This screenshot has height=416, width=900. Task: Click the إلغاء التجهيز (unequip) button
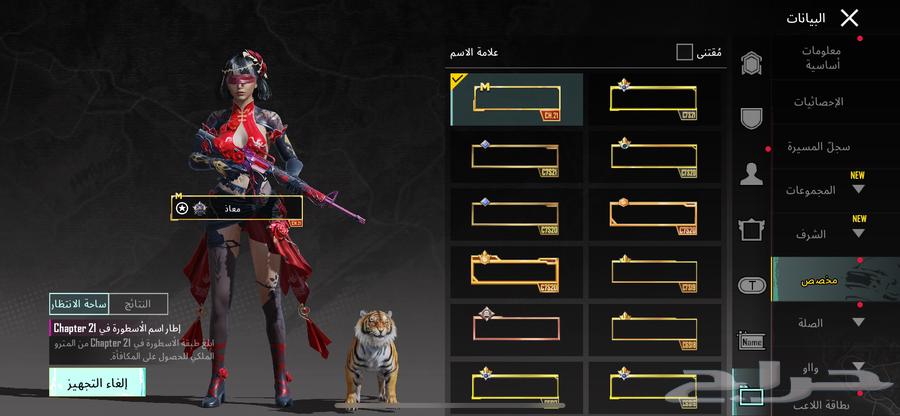pyautogui.click(x=97, y=381)
